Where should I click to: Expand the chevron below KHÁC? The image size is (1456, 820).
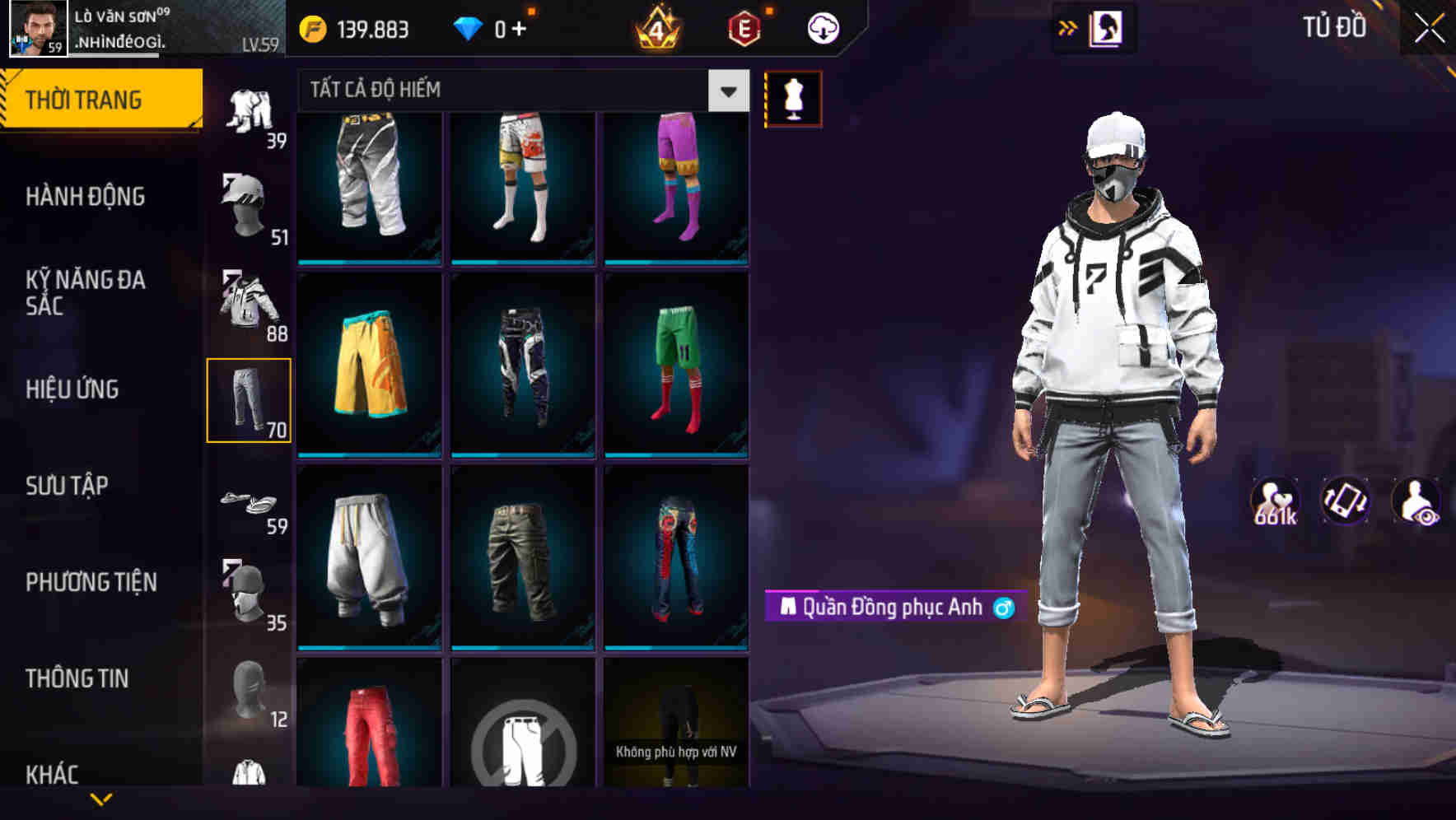102,799
